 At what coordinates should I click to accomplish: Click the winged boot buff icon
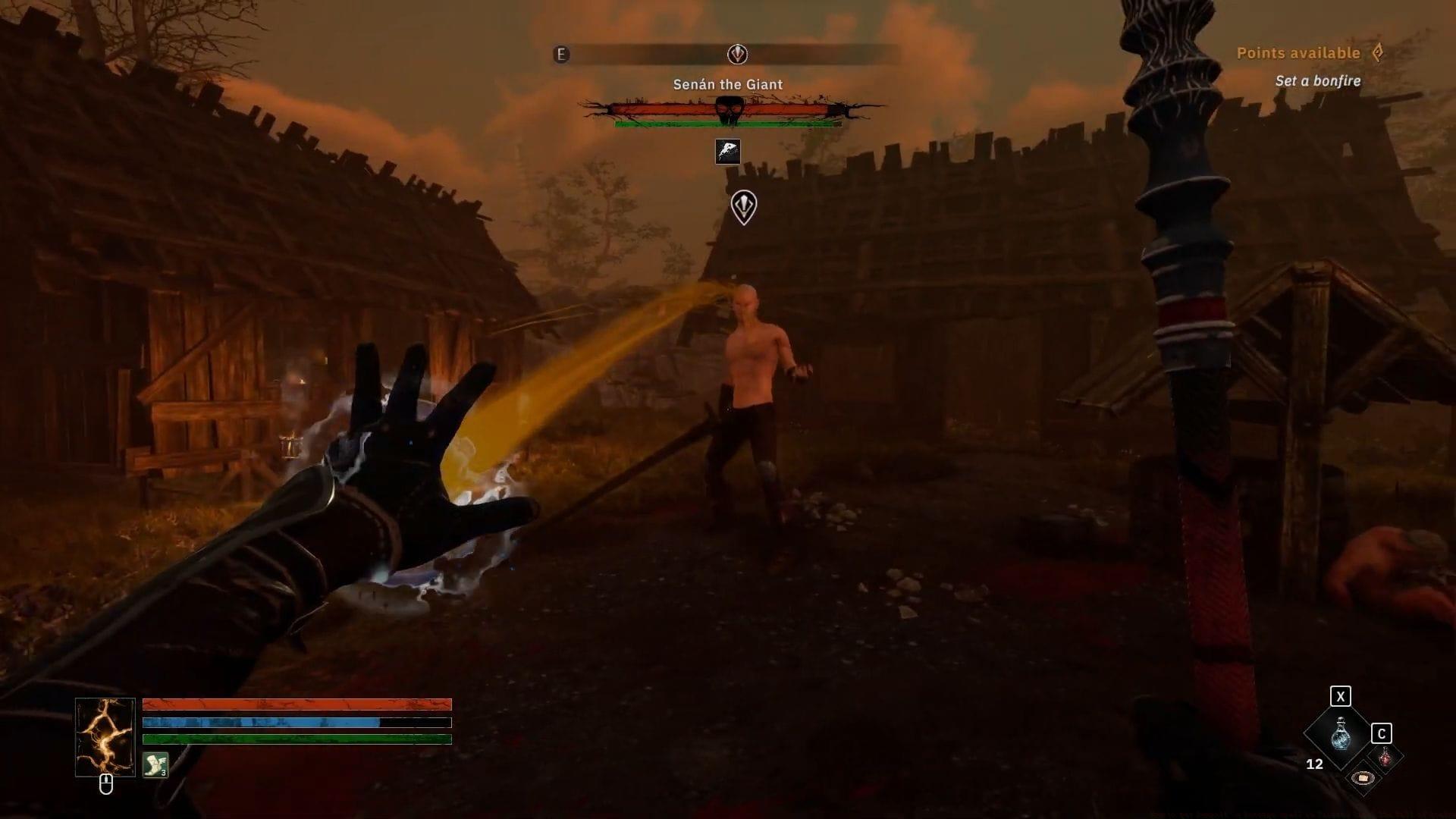tap(155, 764)
